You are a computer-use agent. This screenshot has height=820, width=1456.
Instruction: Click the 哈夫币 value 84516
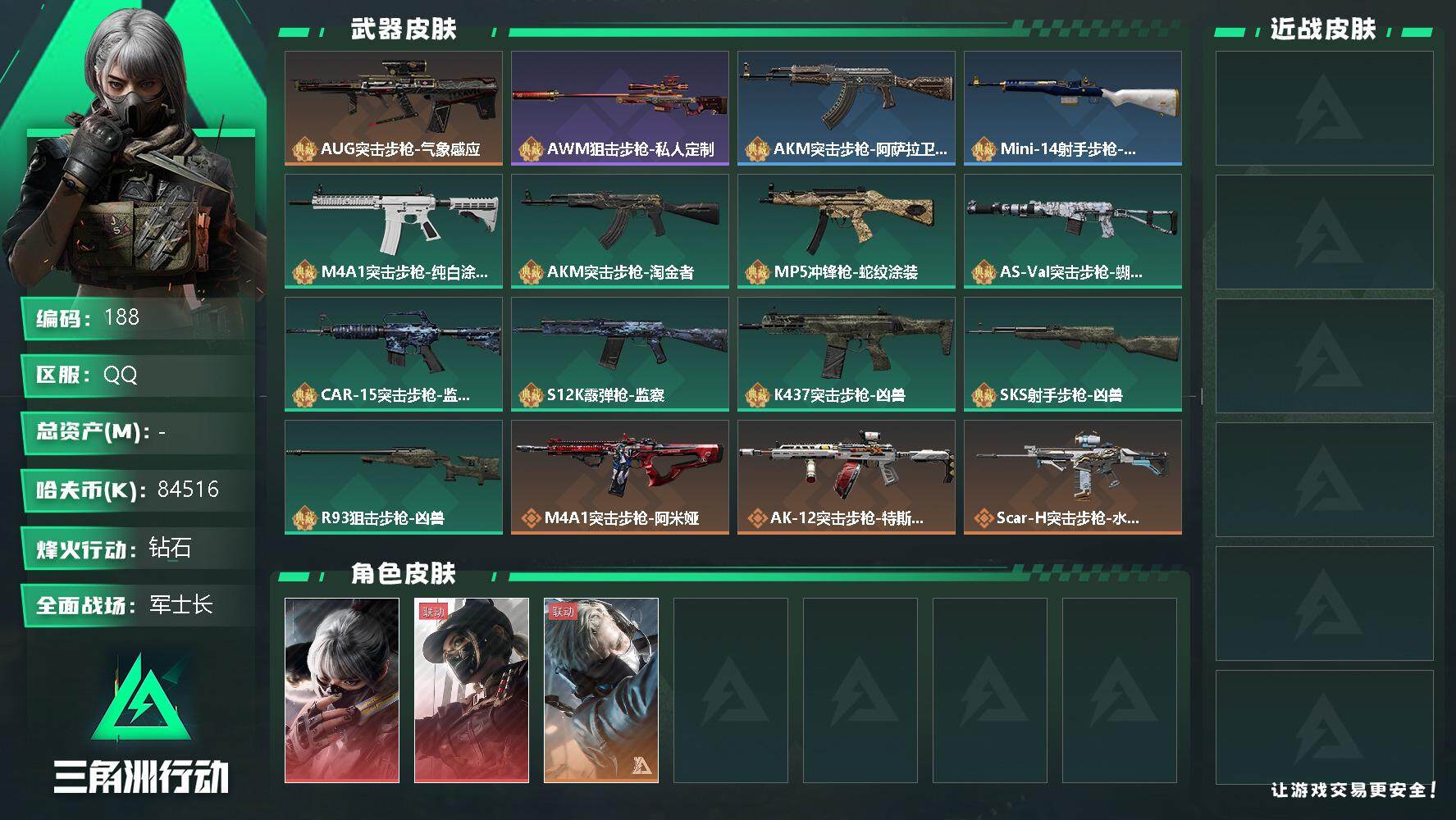click(187, 490)
